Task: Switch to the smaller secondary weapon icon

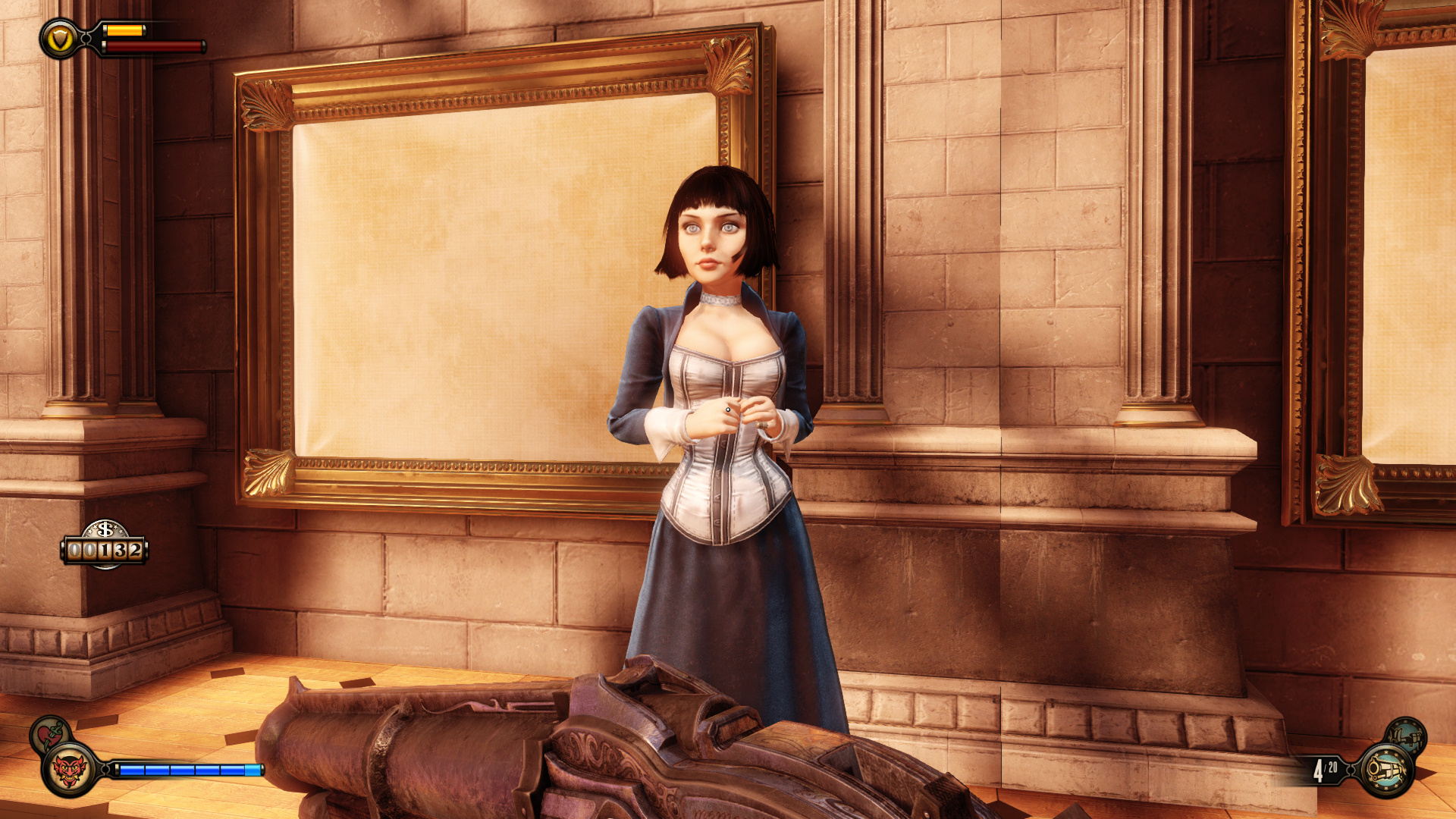Action: [1407, 736]
